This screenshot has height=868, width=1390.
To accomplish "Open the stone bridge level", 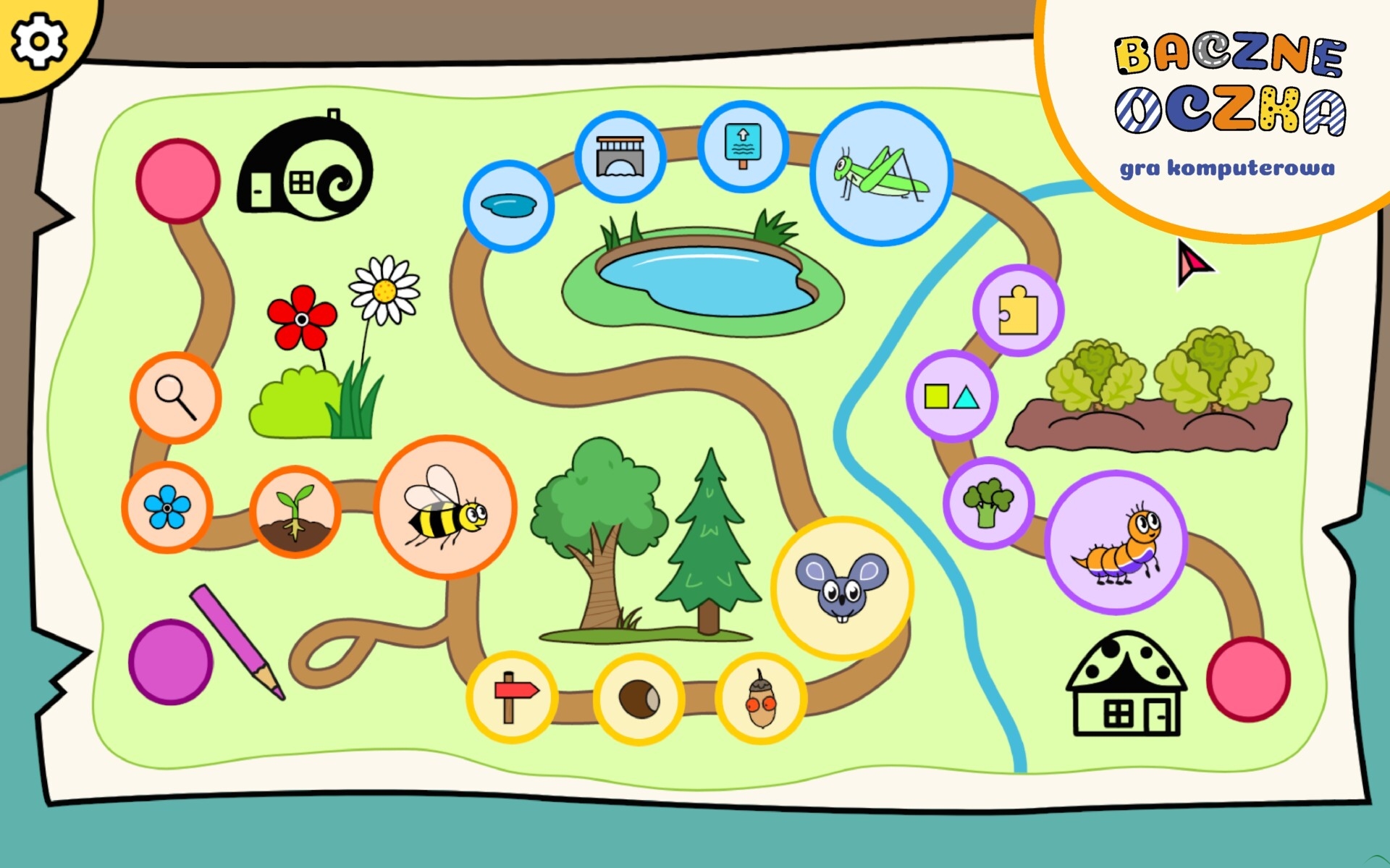I will [620, 156].
